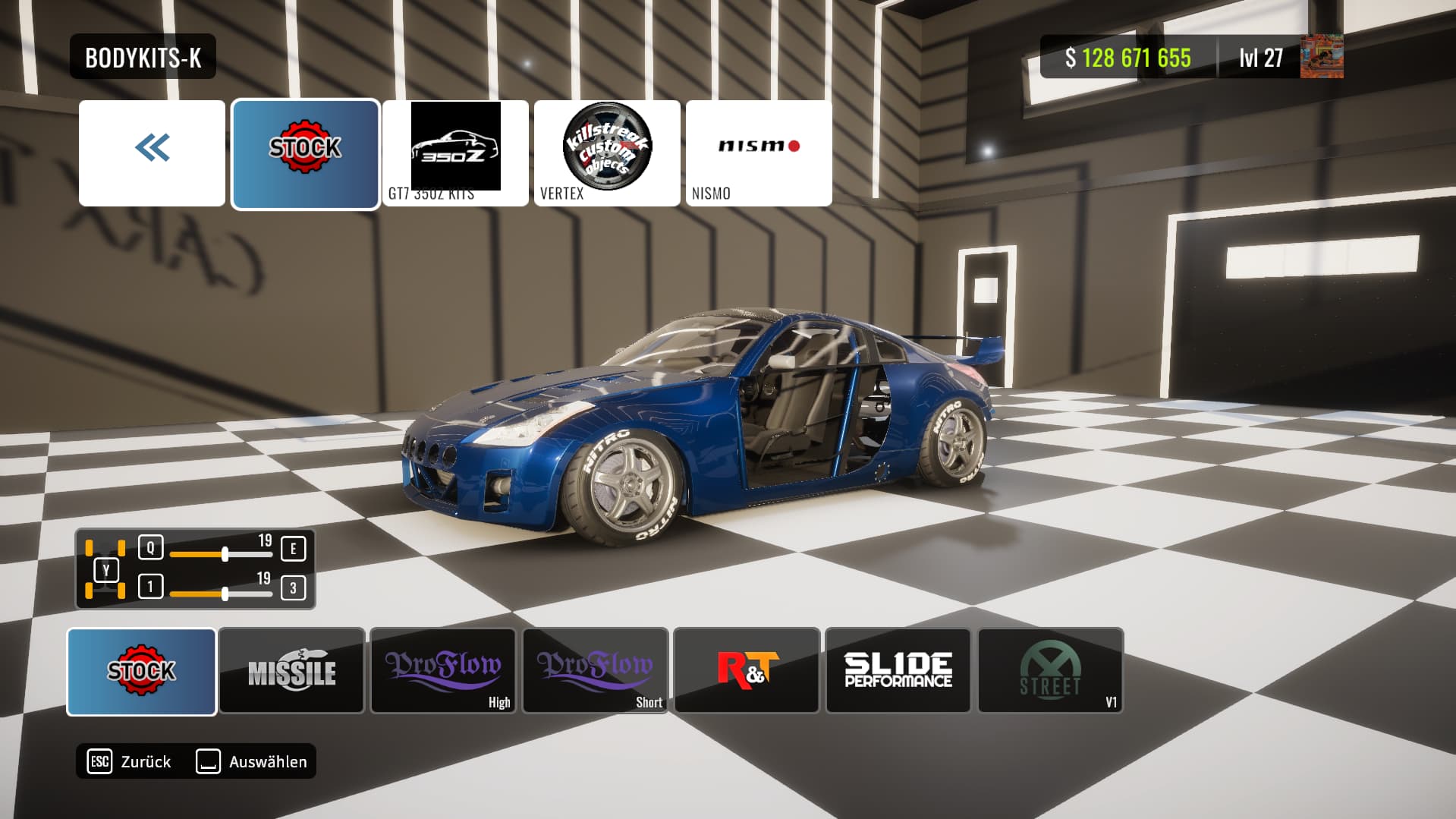Go back with the double-arrow tile
This screenshot has height=819, width=1456.
click(152, 153)
